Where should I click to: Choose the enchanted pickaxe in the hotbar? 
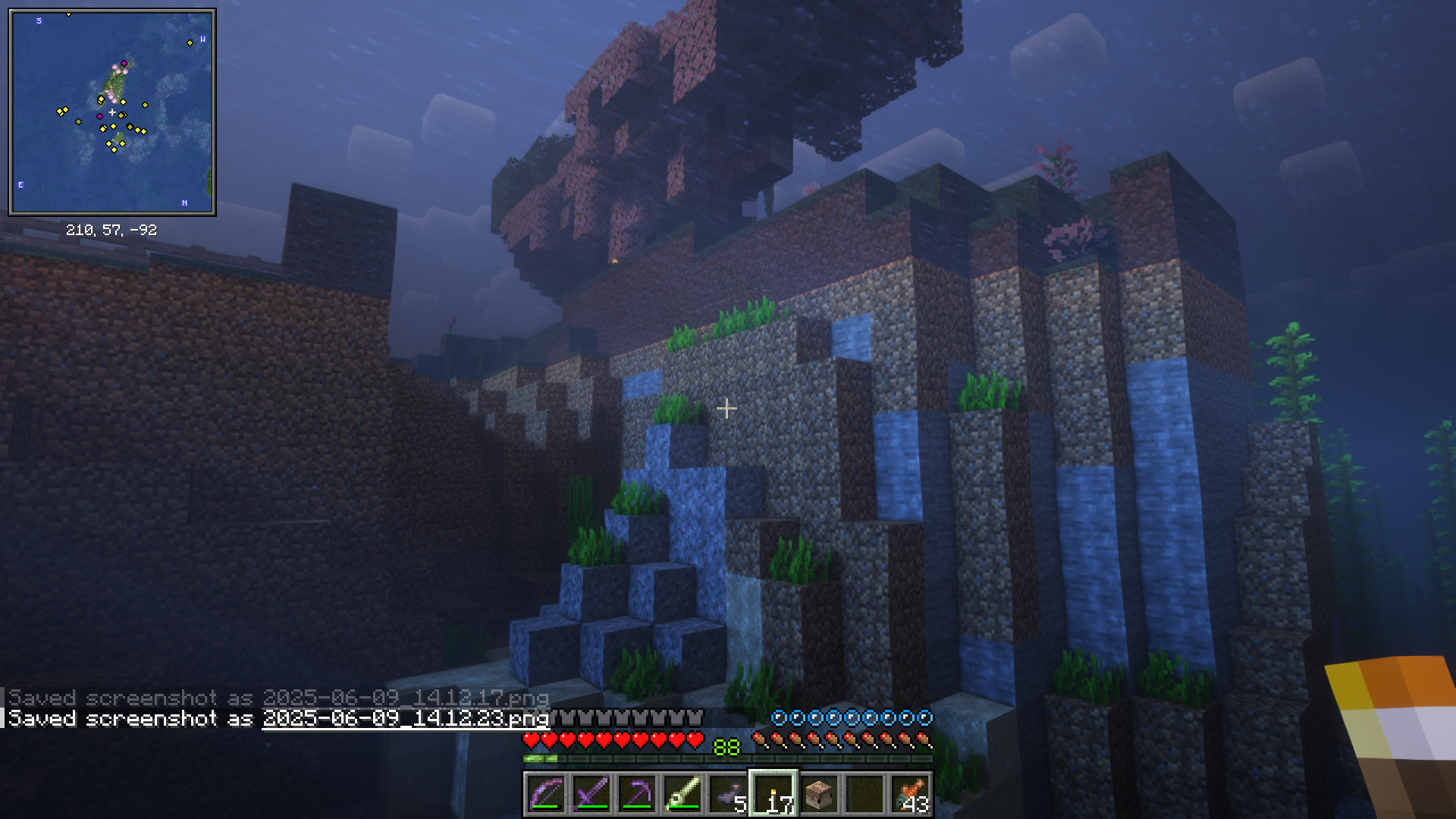tap(637, 794)
